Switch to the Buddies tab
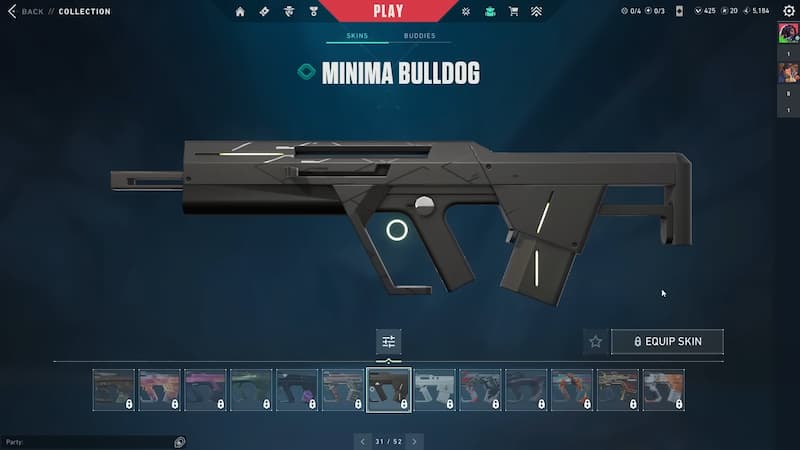The width and height of the screenshot is (800, 450). pos(419,36)
